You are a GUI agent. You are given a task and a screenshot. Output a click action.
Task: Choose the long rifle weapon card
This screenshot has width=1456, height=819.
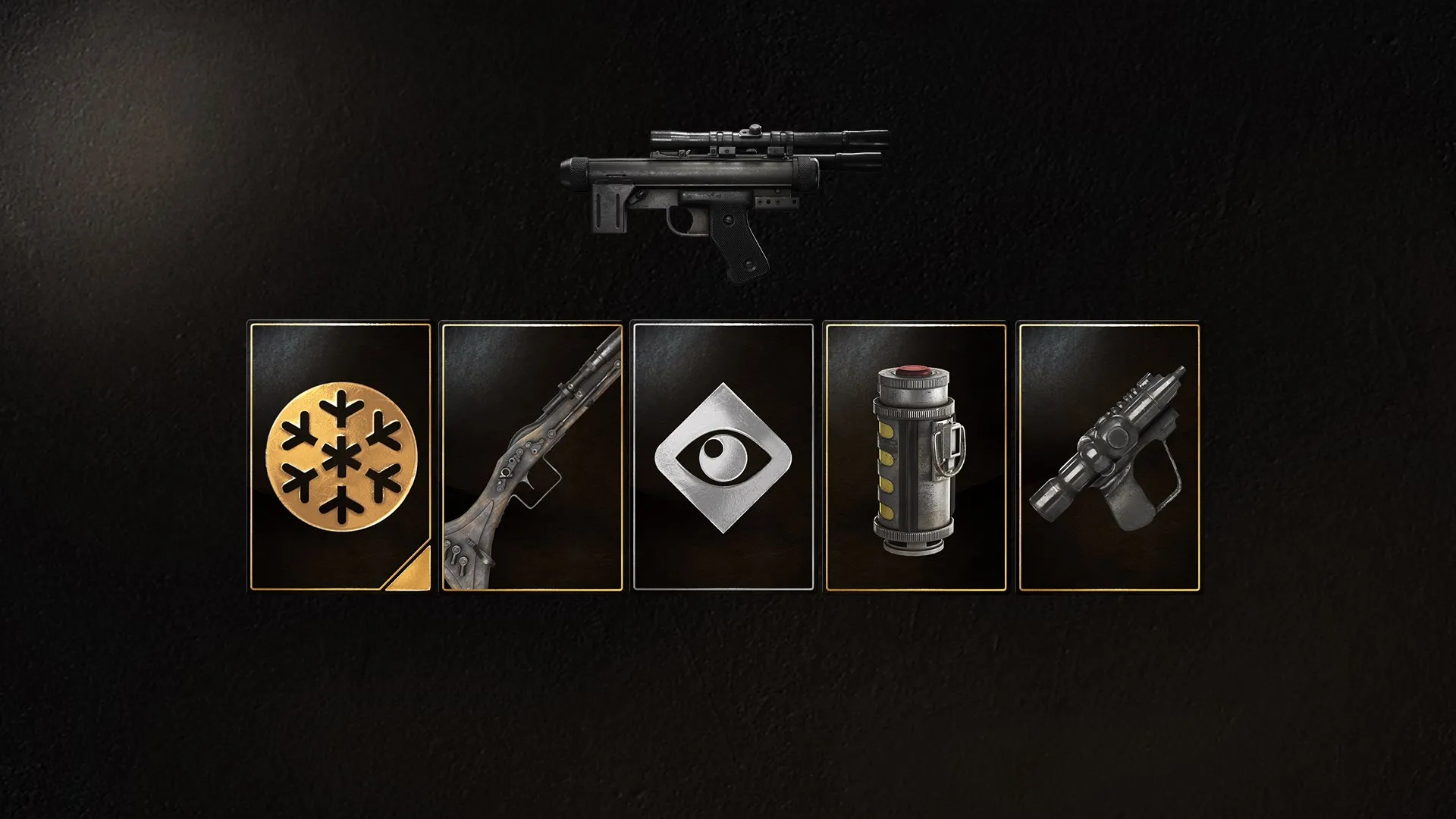[x=532, y=457]
